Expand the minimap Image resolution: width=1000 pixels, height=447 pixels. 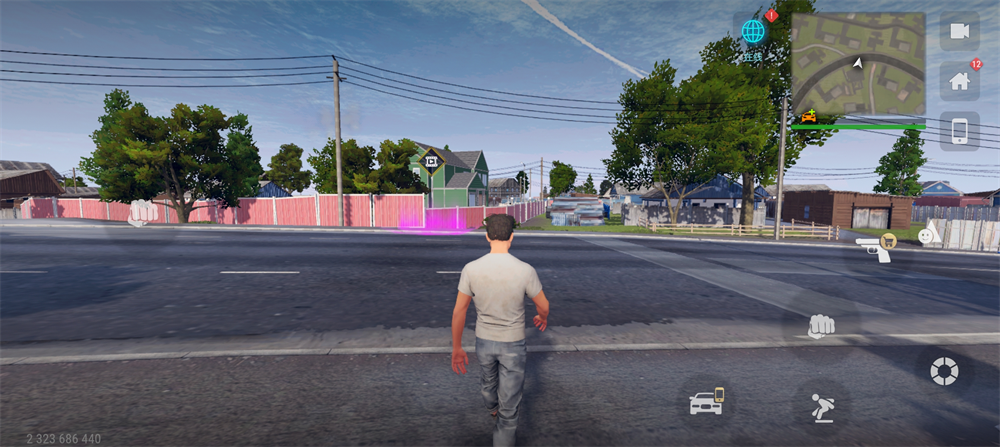coord(857,64)
